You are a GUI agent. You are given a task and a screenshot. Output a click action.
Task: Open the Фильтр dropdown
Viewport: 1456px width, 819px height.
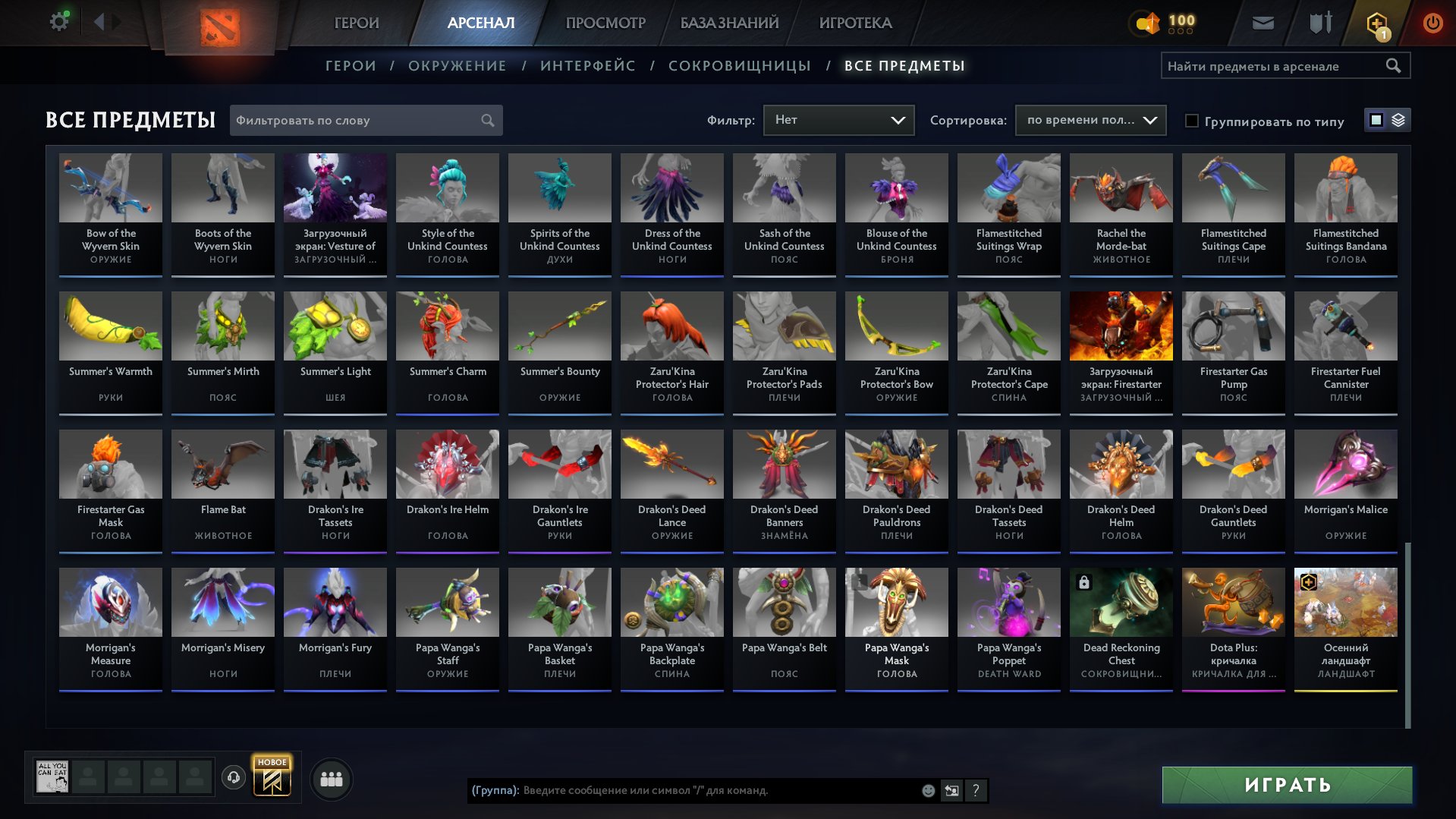click(838, 119)
